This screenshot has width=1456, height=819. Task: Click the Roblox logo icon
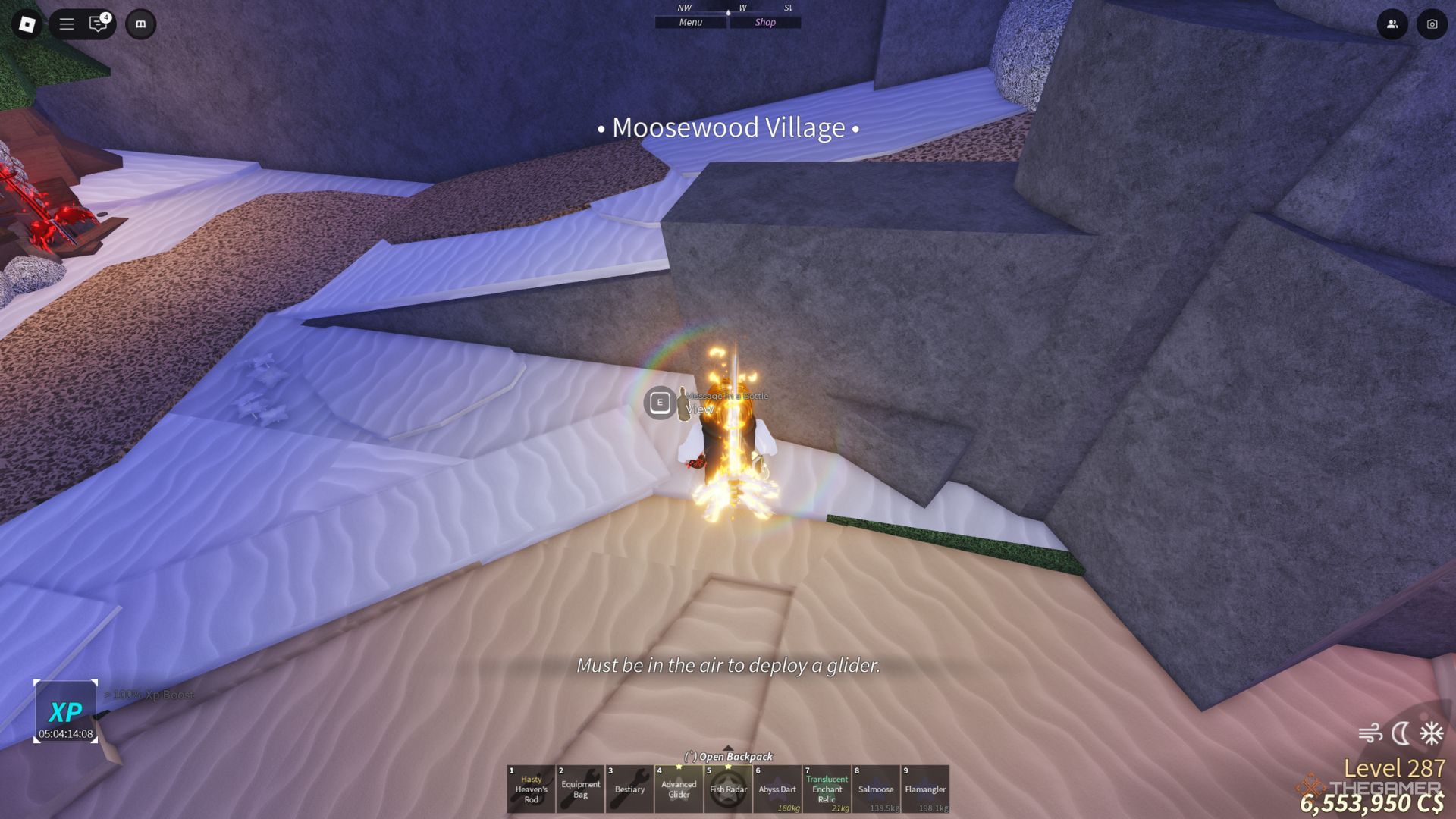coord(29,24)
